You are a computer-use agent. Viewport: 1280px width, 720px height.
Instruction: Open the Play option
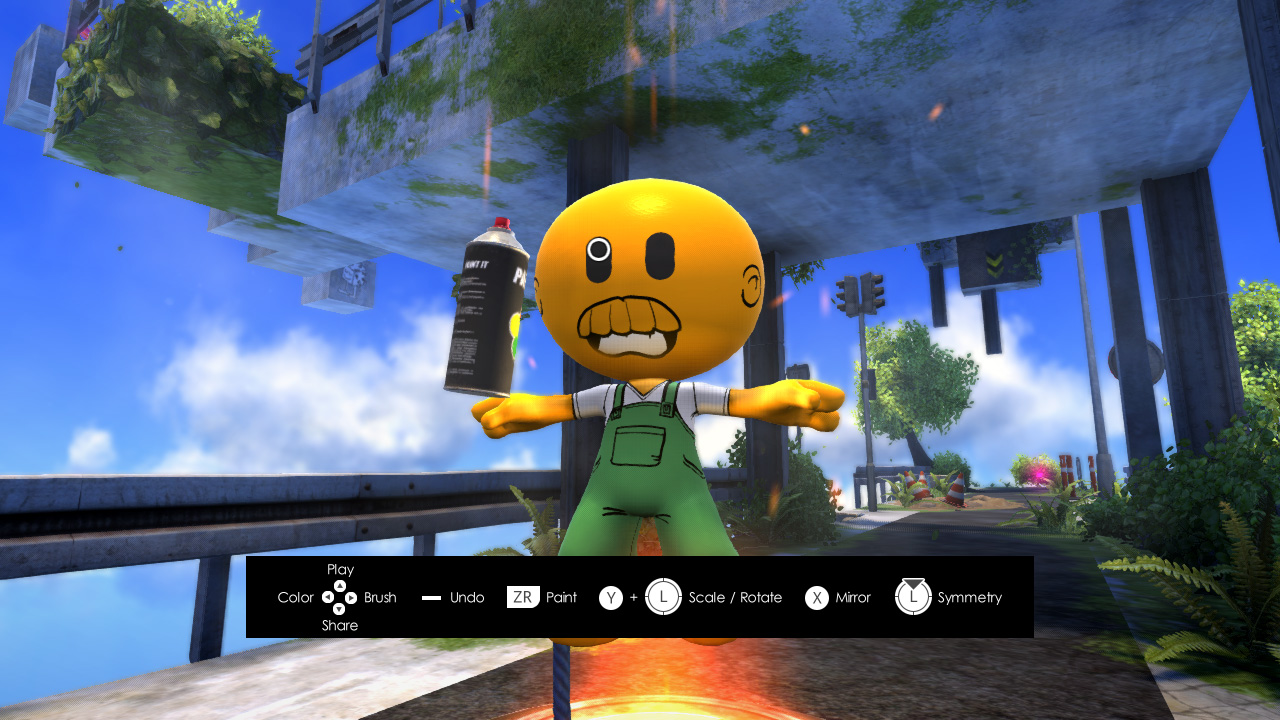coord(338,569)
